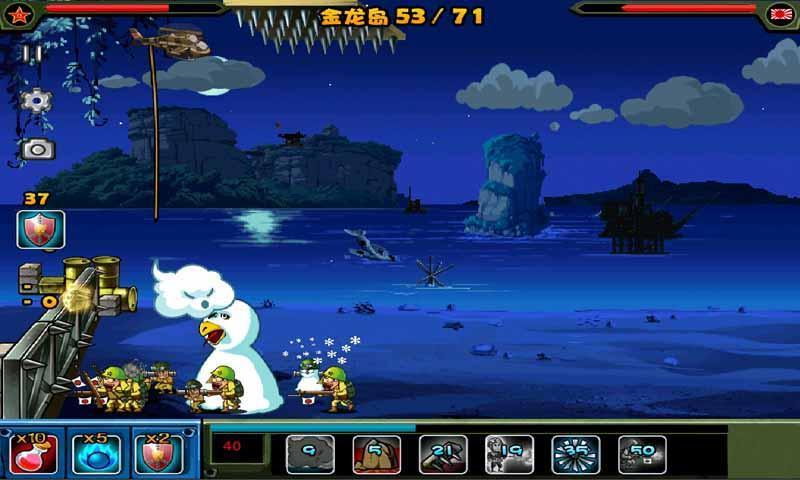800x480 pixels.
Task: Deploy the unit costing 21
Action: point(443,454)
